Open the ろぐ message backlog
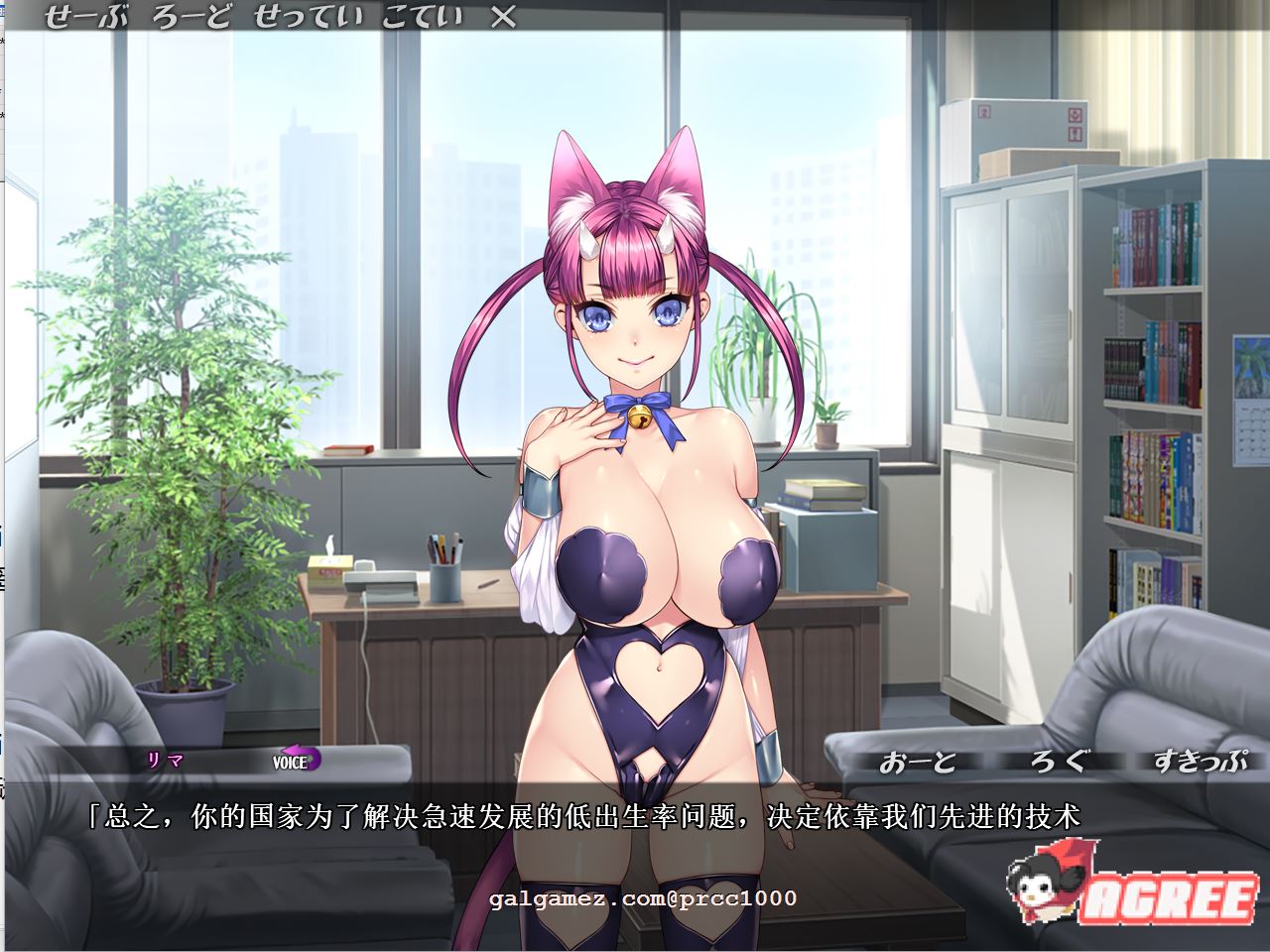 (1057, 762)
